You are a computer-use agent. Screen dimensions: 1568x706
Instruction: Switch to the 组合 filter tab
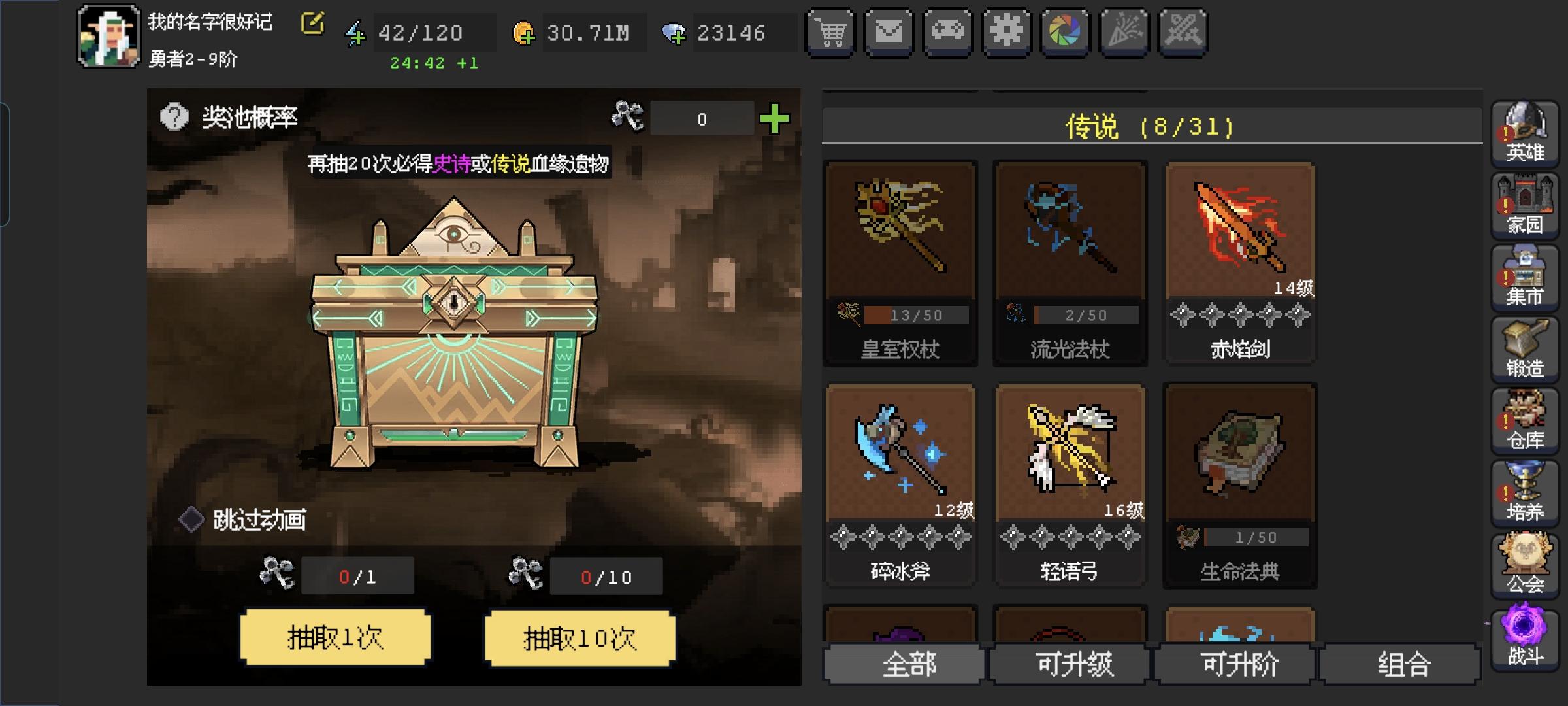pos(1401,664)
